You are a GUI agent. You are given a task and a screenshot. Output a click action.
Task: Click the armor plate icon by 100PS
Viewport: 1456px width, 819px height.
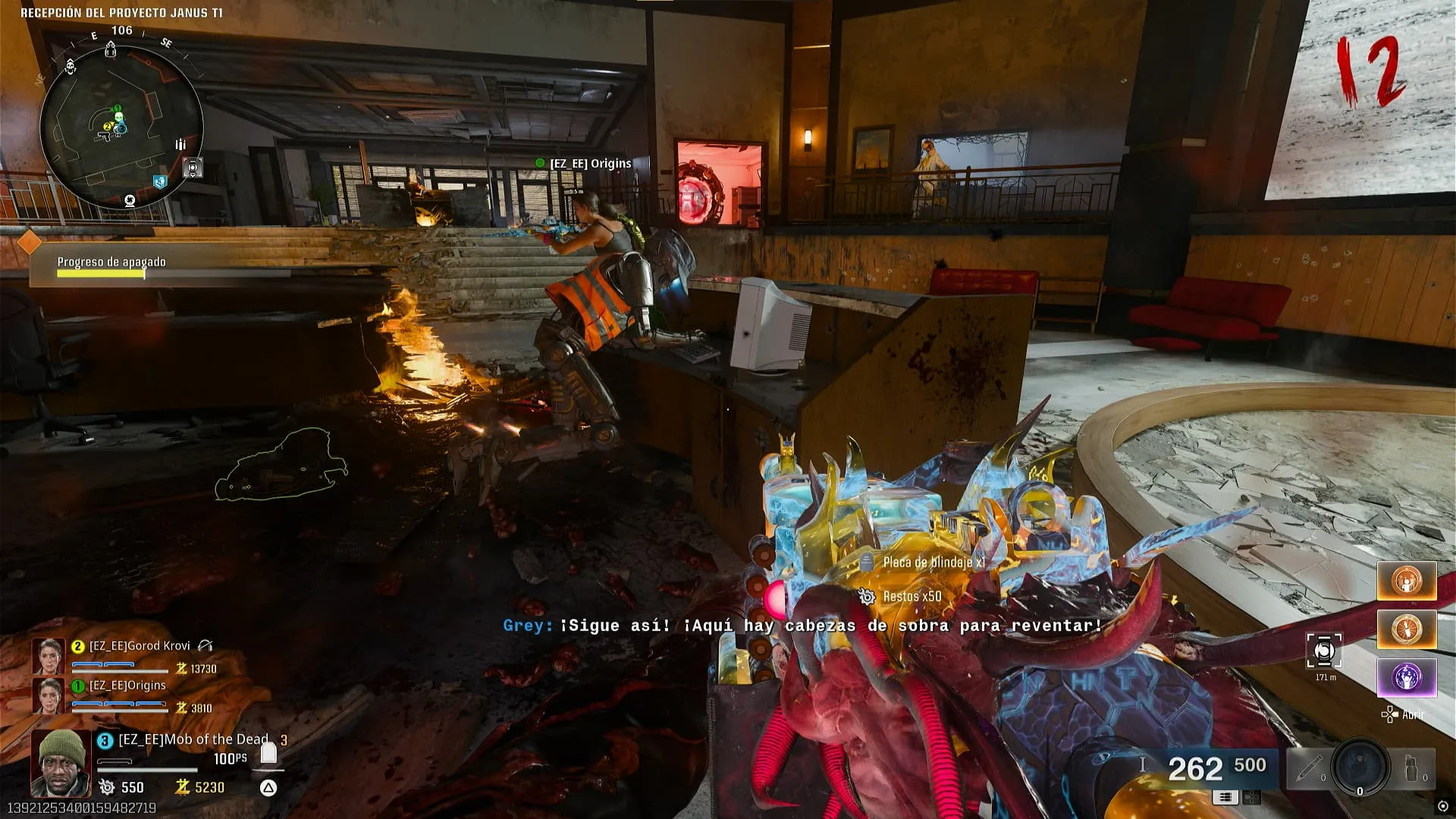point(268,753)
